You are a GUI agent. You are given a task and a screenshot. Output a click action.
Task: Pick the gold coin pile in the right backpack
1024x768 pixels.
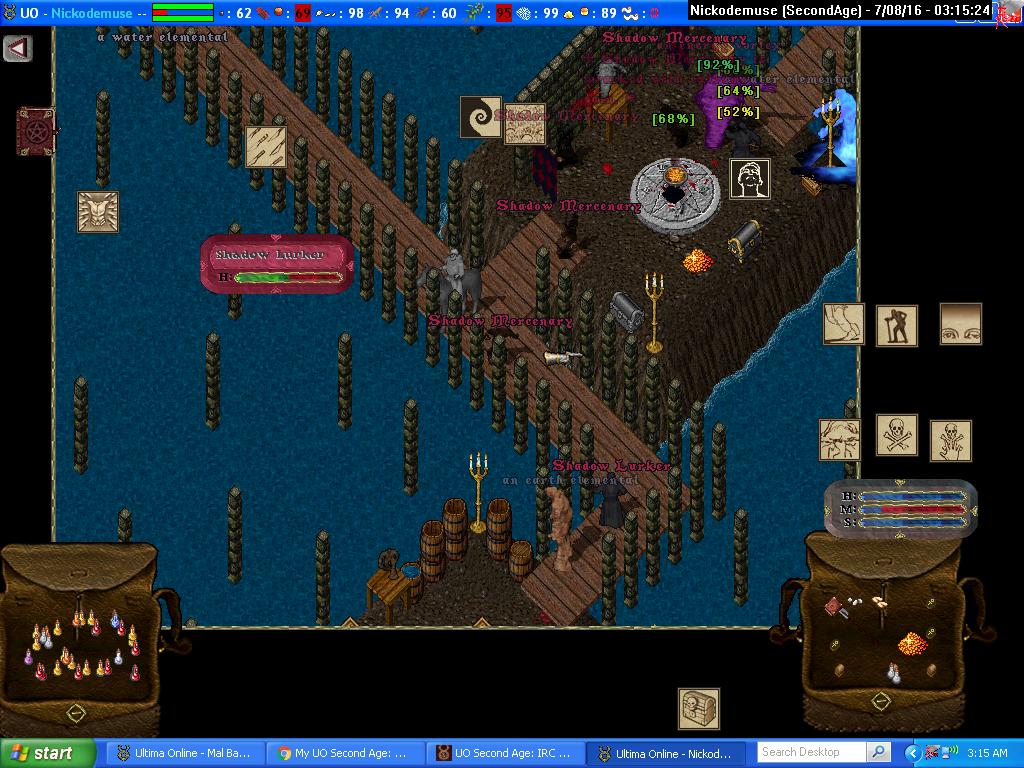tap(911, 641)
